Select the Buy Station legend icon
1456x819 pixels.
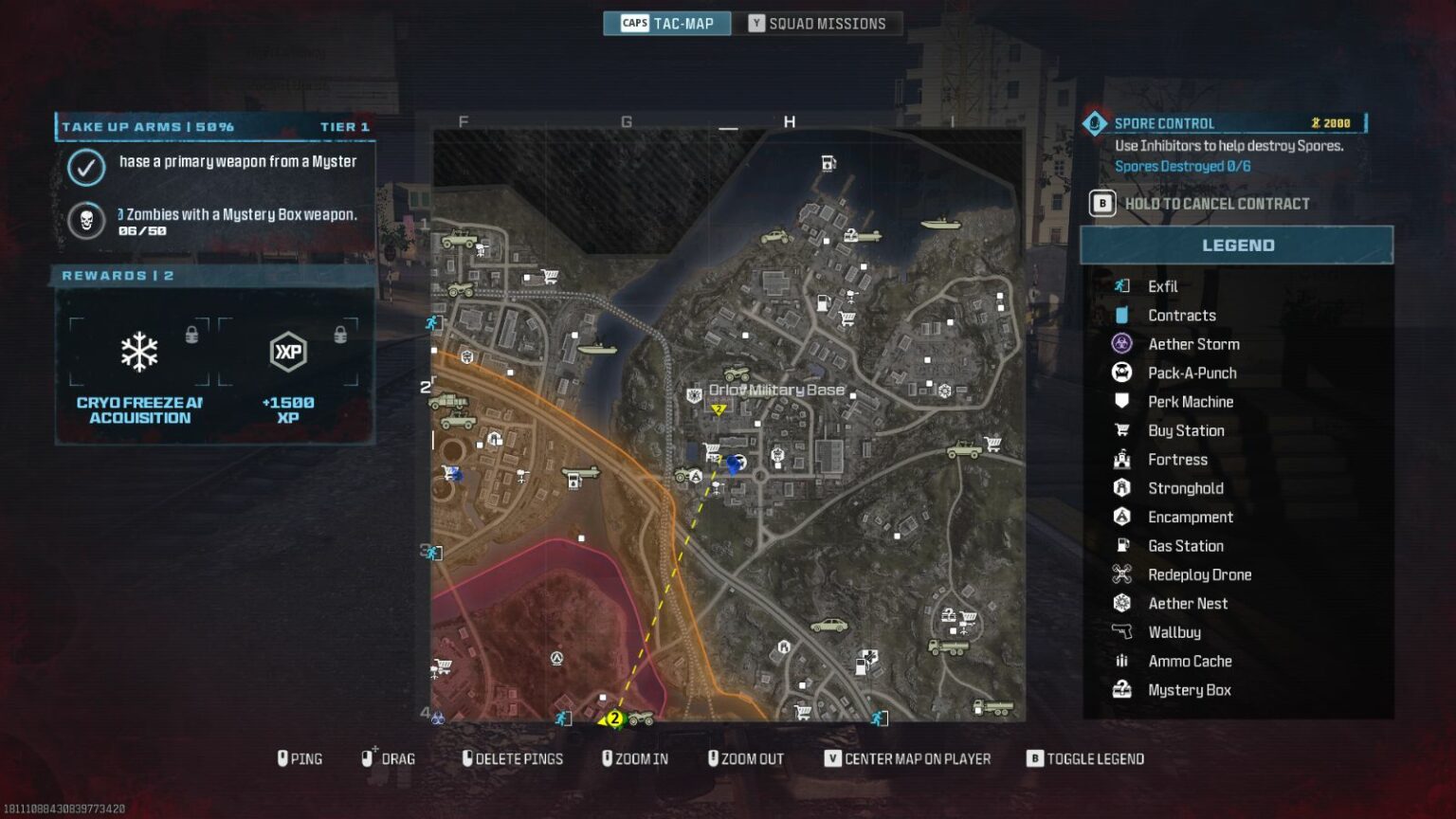pos(1122,430)
